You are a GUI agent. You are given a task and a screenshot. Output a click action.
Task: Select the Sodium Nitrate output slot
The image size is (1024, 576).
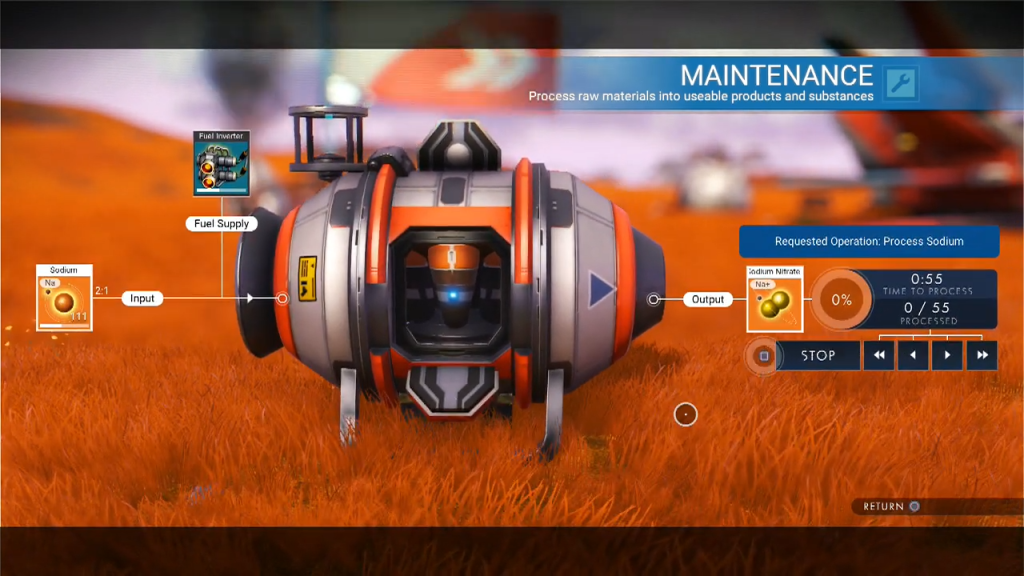tap(774, 299)
